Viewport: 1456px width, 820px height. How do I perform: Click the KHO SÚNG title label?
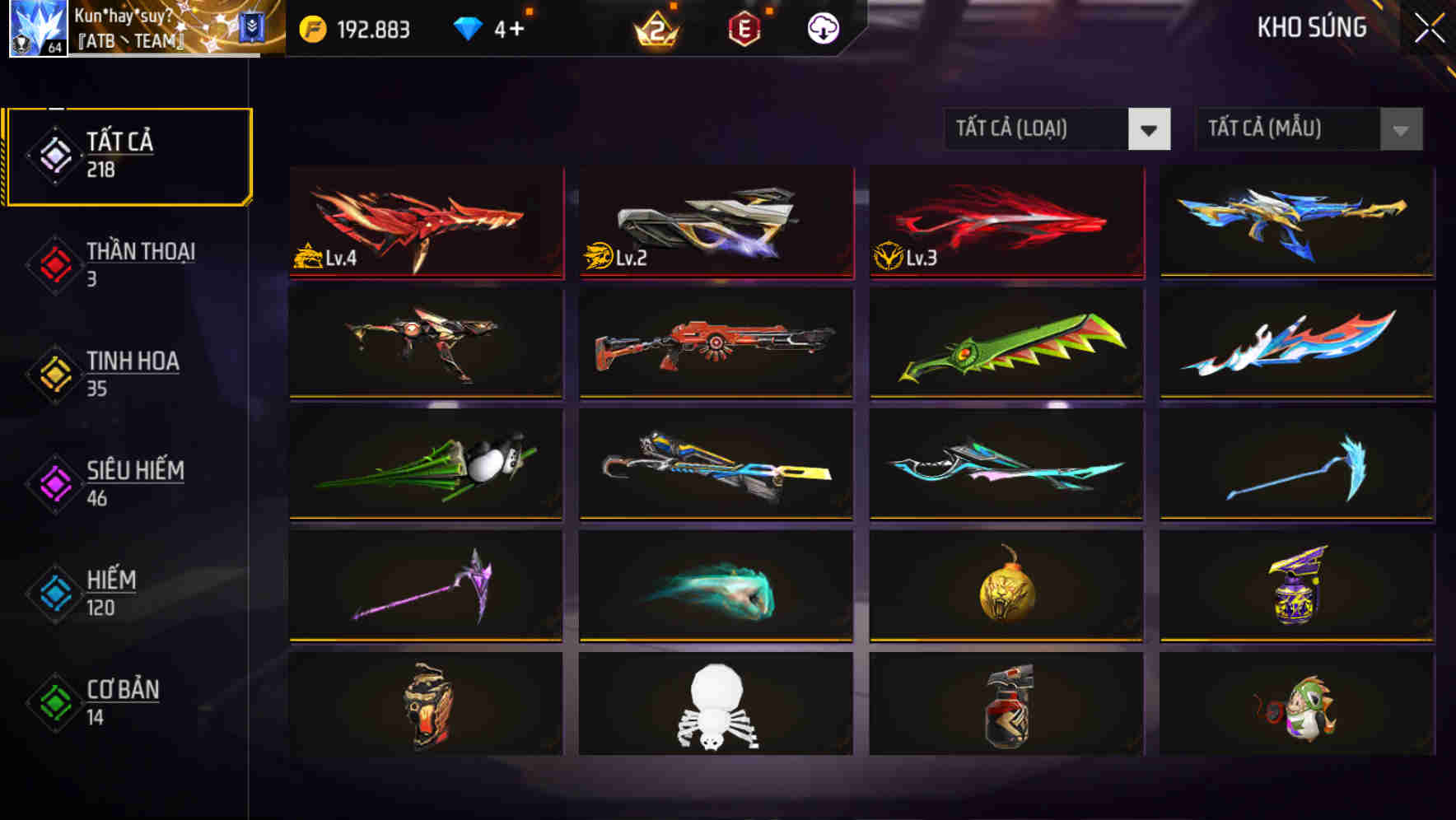(1313, 27)
